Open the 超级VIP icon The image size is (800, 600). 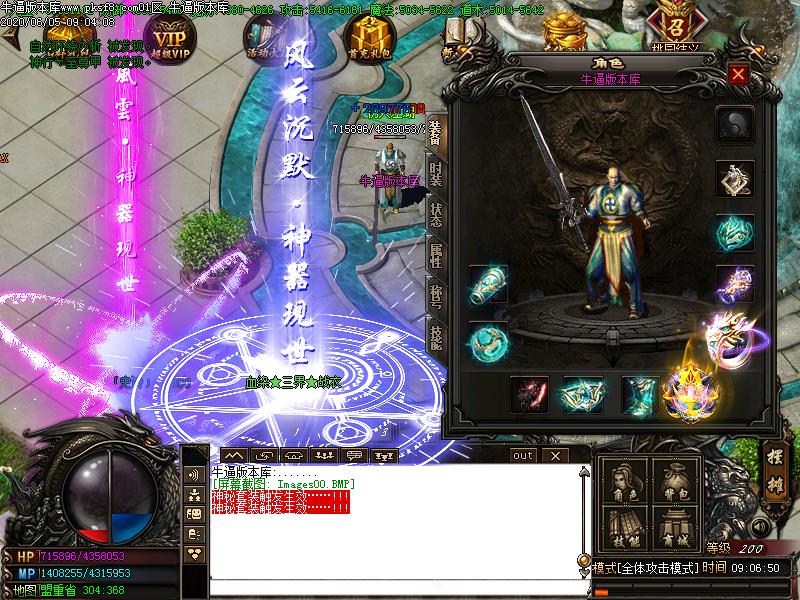pos(170,37)
